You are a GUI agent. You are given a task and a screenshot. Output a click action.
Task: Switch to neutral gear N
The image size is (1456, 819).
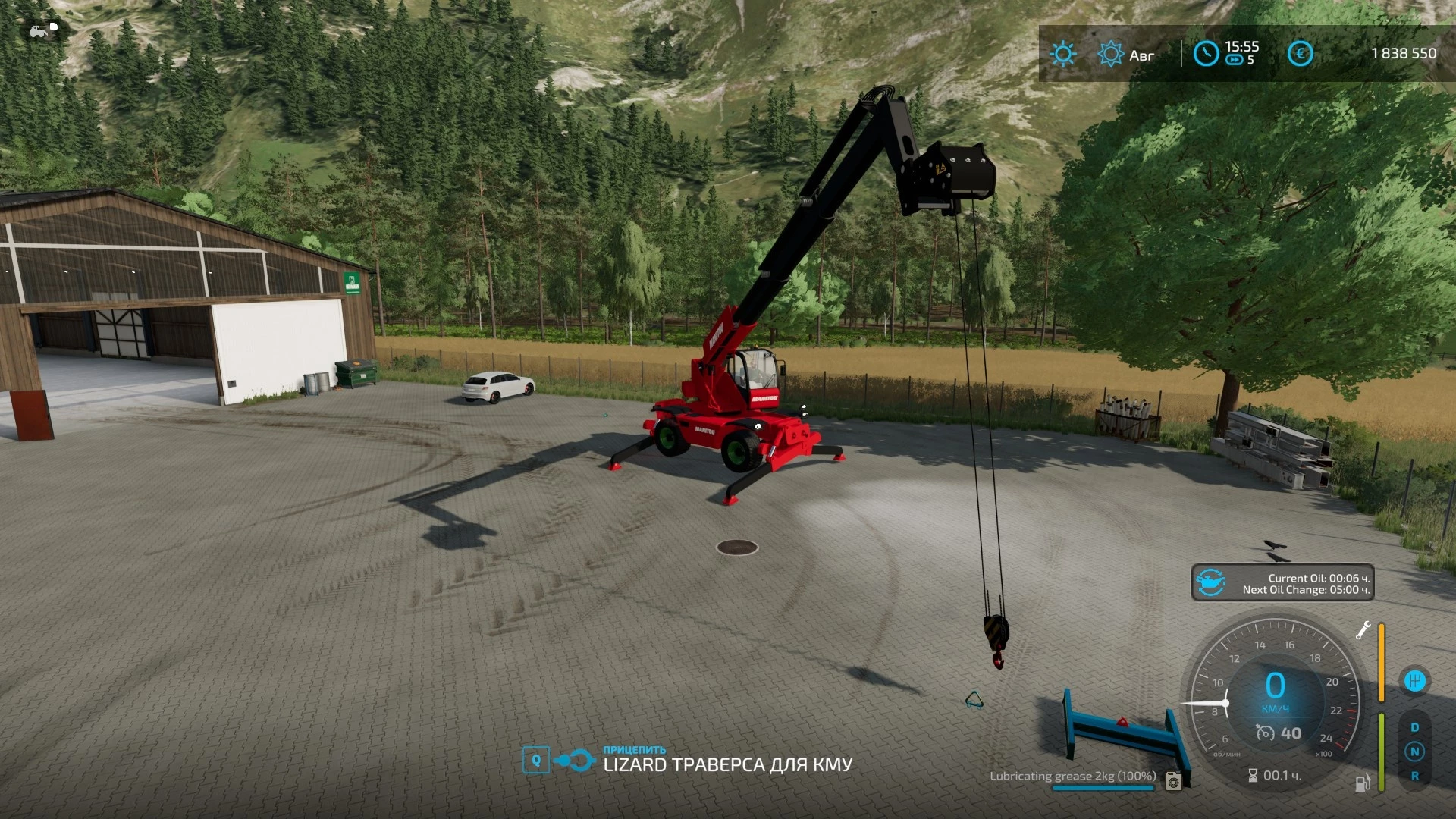coord(1414,752)
